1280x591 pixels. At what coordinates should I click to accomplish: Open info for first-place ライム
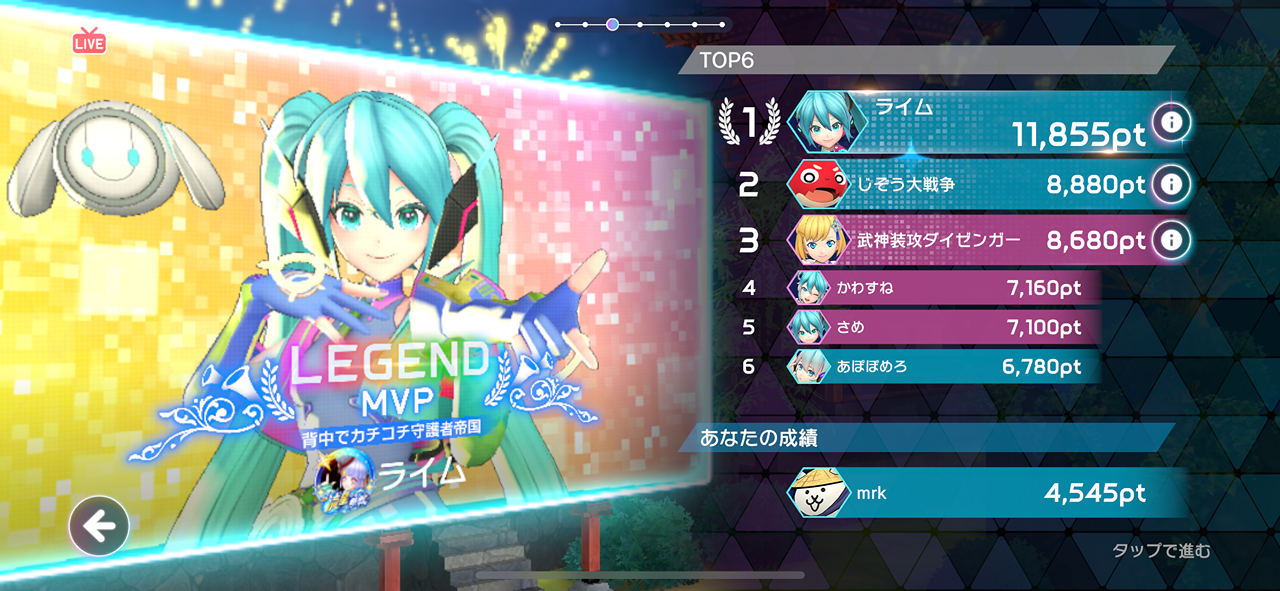pyautogui.click(x=1170, y=121)
